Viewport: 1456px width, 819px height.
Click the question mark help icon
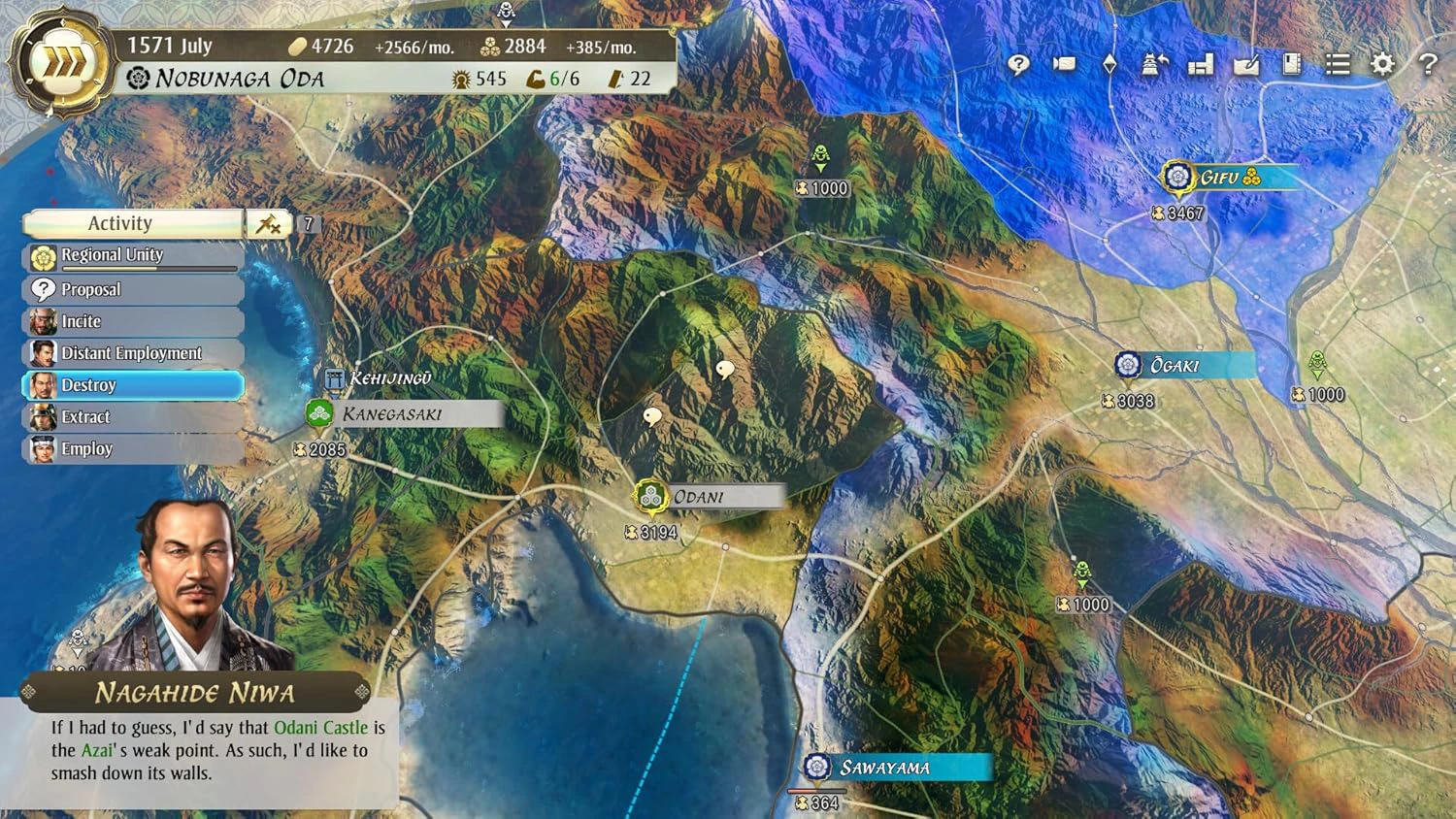(x=1428, y=64)
